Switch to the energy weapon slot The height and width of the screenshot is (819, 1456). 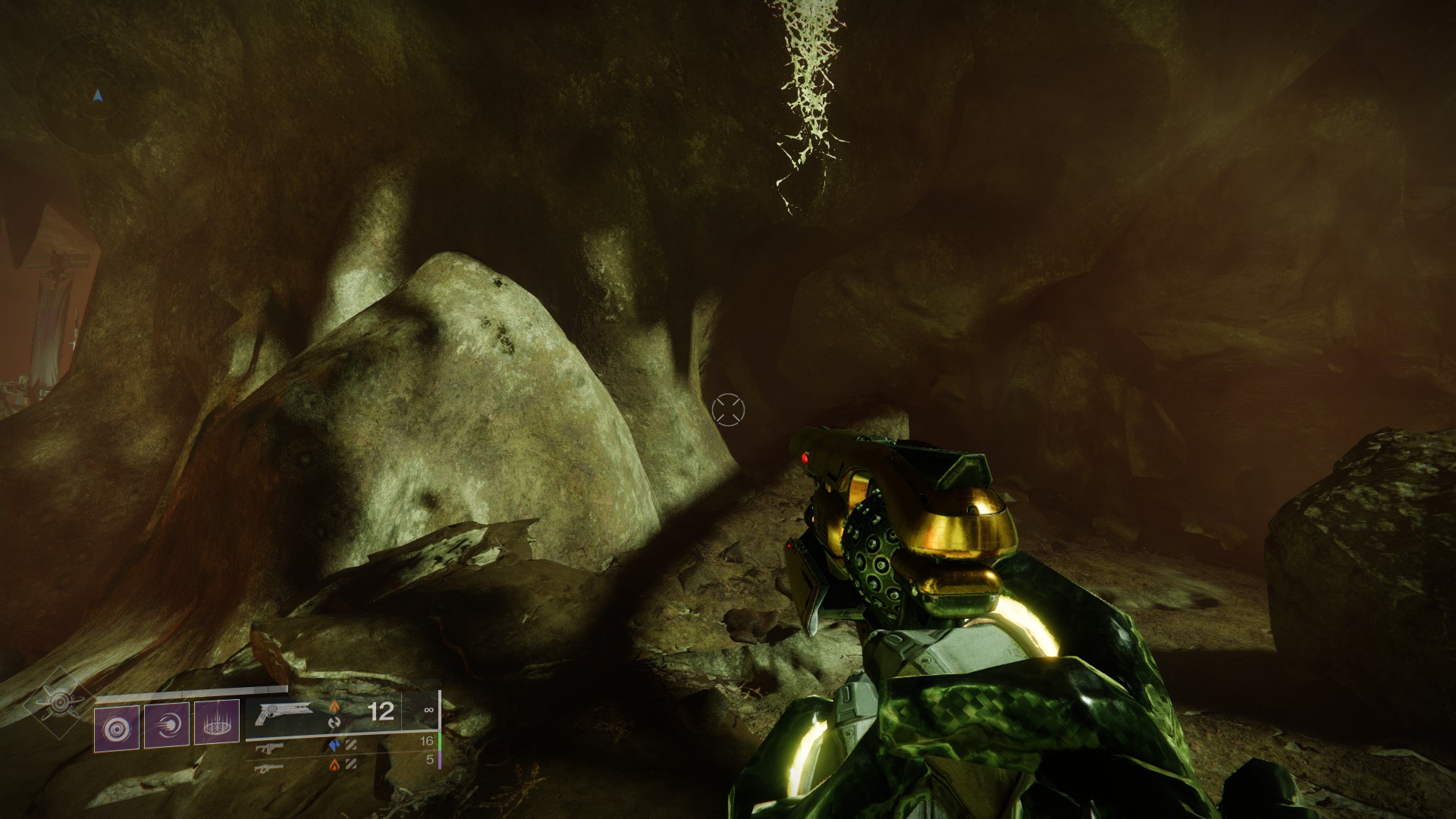(x=265, y=748)
